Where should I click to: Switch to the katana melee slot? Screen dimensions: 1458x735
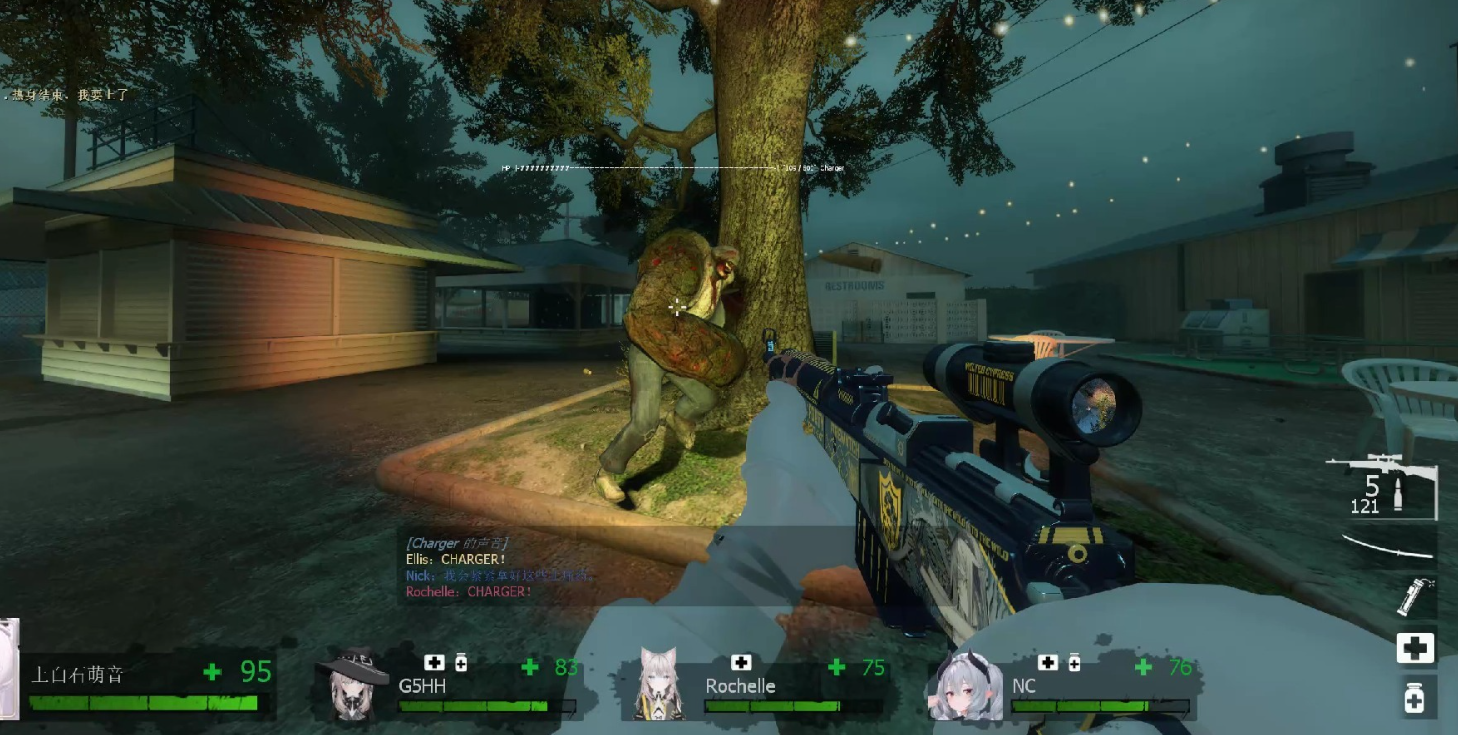point(1391,547)
